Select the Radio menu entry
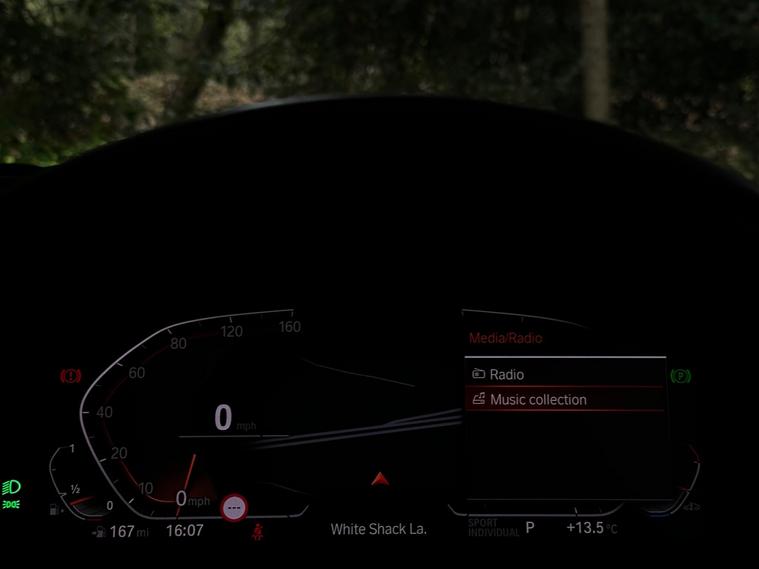Image resolution: width=759 pixels, height=569 pixels. pyautogui.click(x=507, y=375)
